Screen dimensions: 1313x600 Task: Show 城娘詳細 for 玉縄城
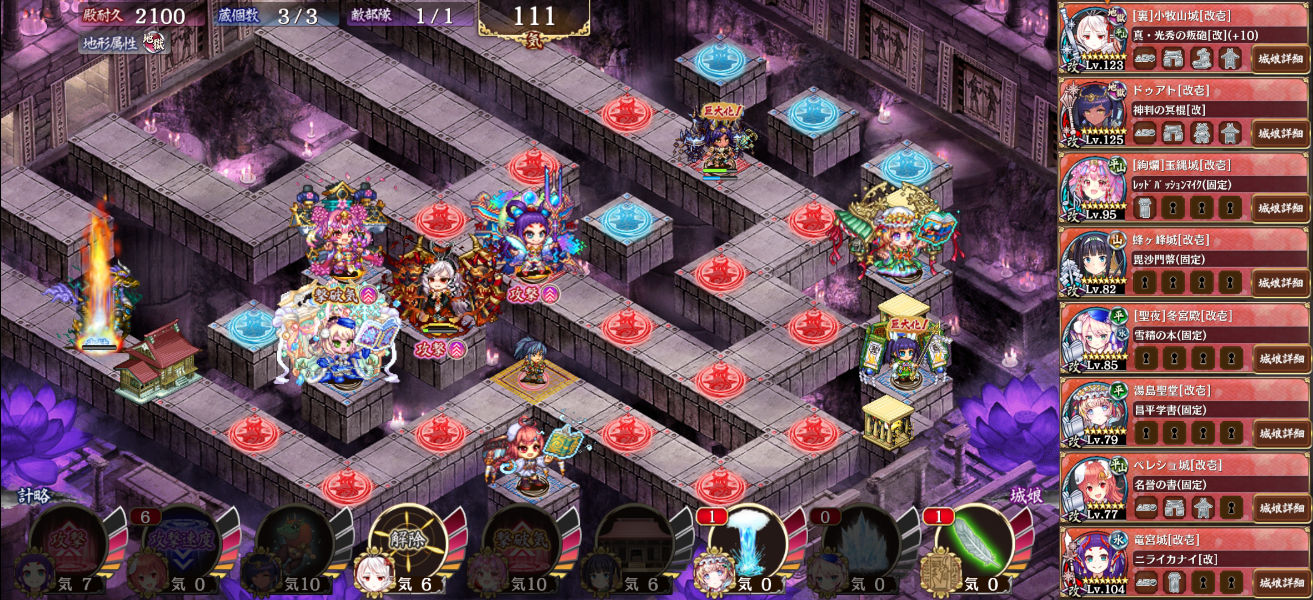click(1280, 208)
